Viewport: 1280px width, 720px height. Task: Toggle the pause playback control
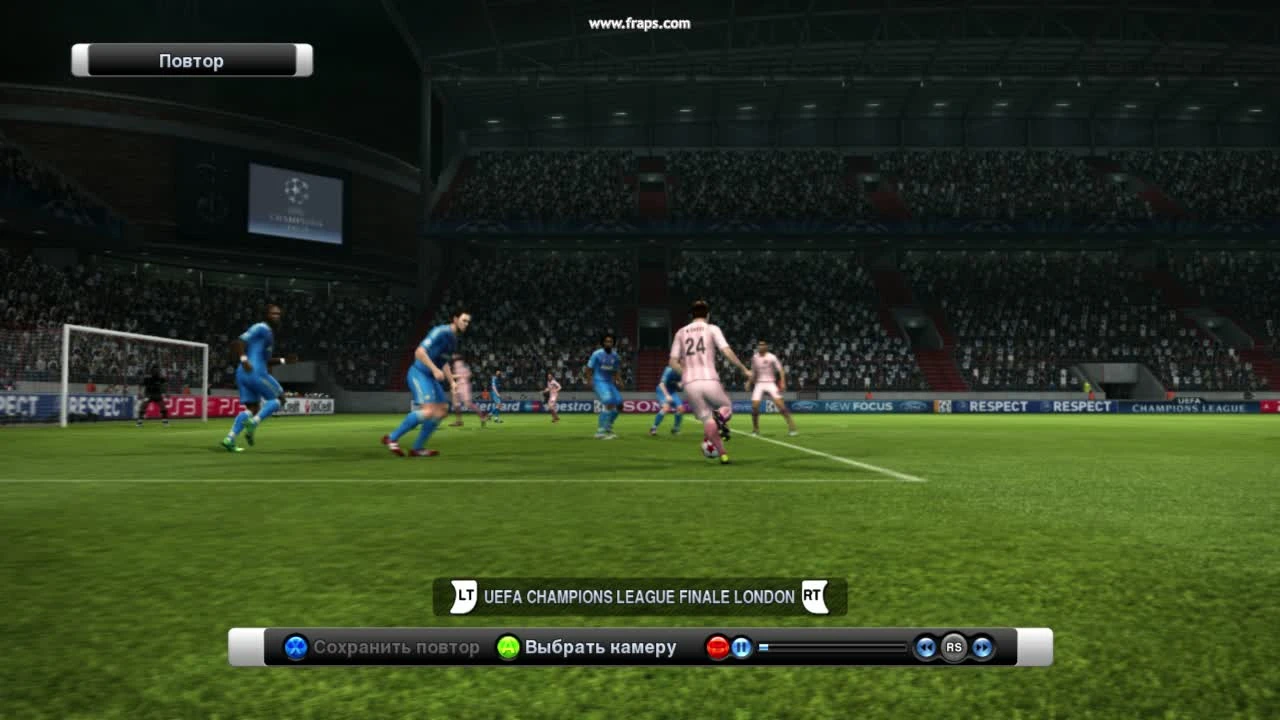740,647
